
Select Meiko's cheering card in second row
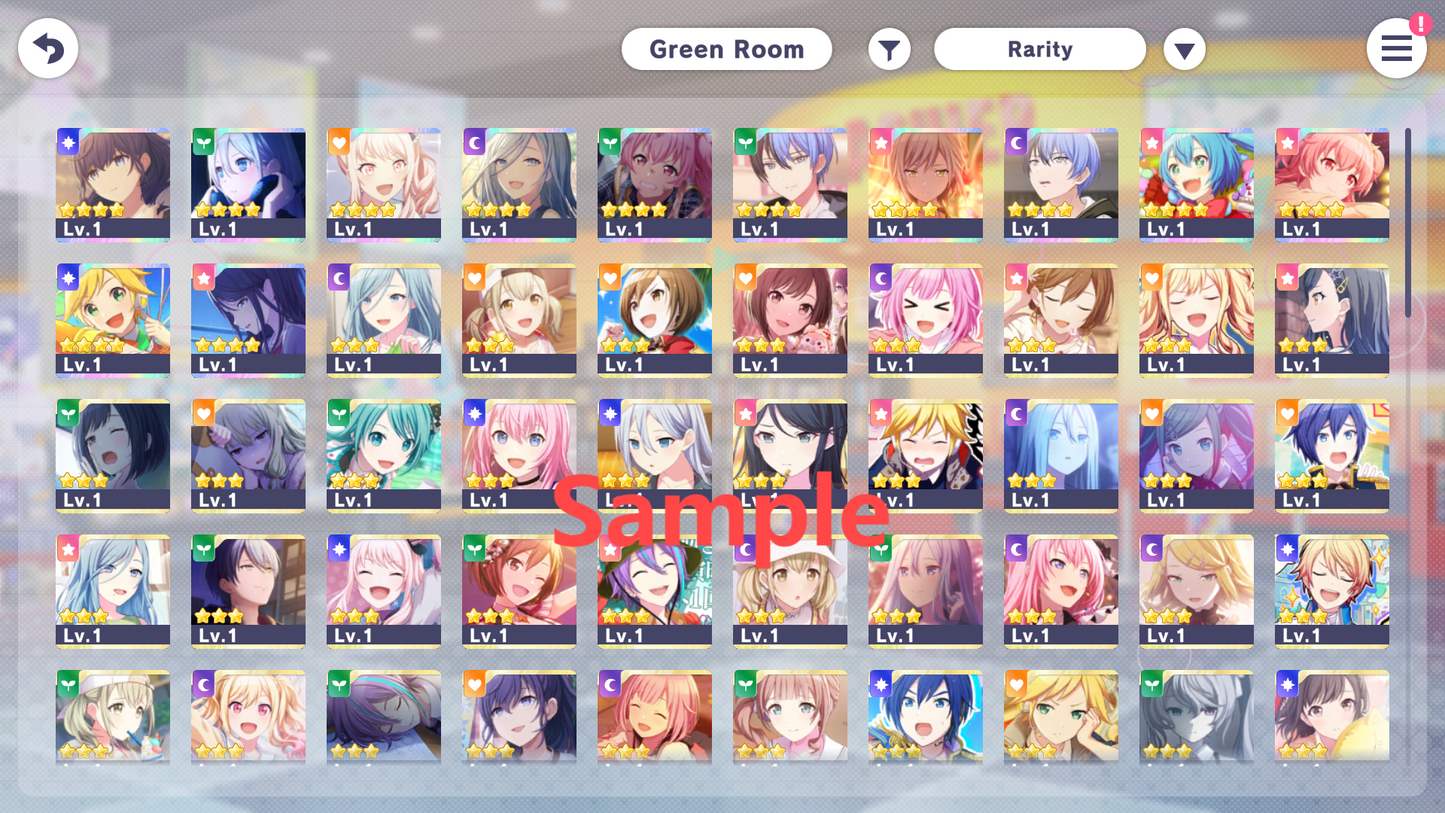pyautogui.click(x=655, y=320)
